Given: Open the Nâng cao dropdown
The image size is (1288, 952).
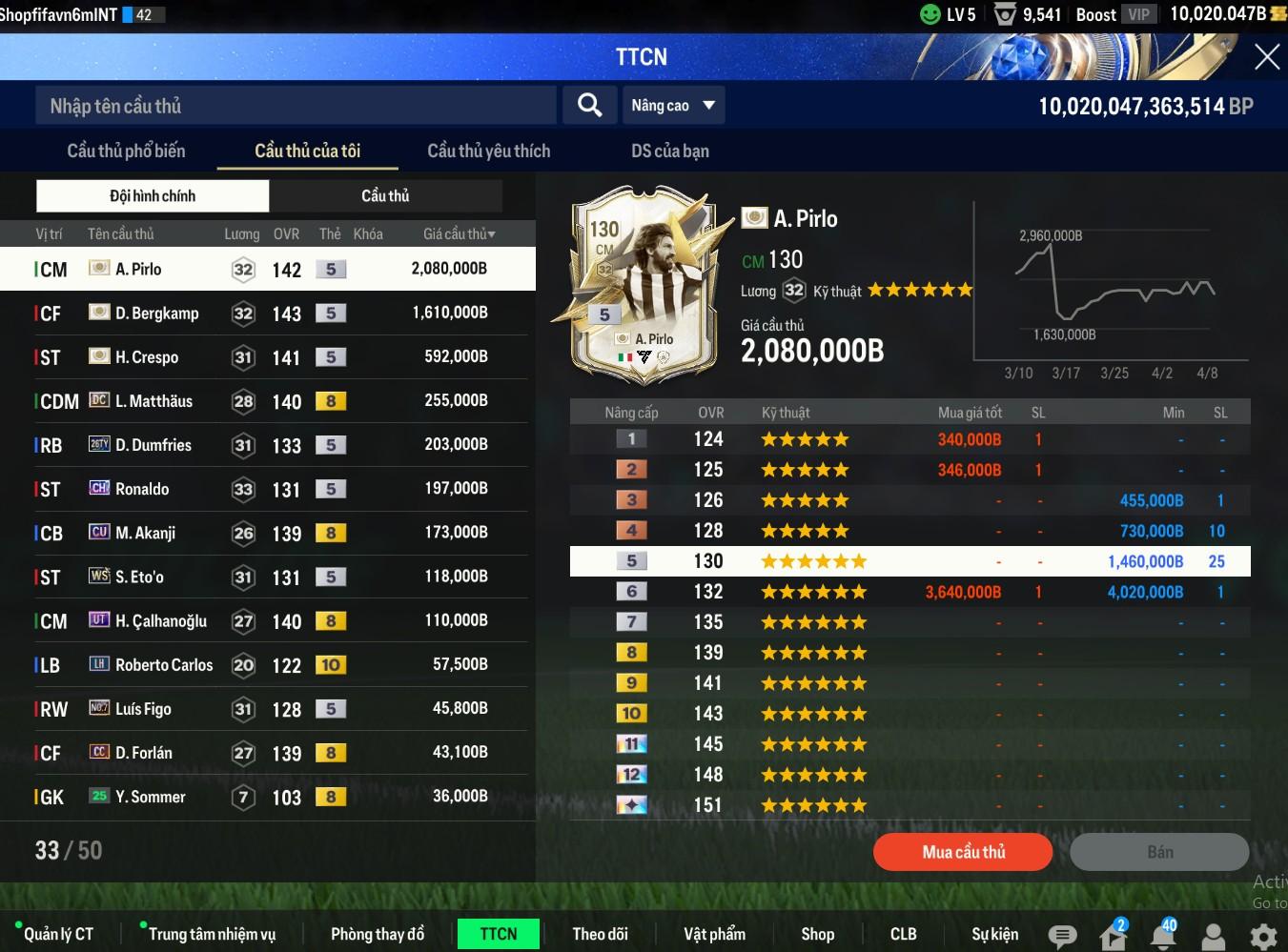Looking at the screenshot, I should point(673,106).
